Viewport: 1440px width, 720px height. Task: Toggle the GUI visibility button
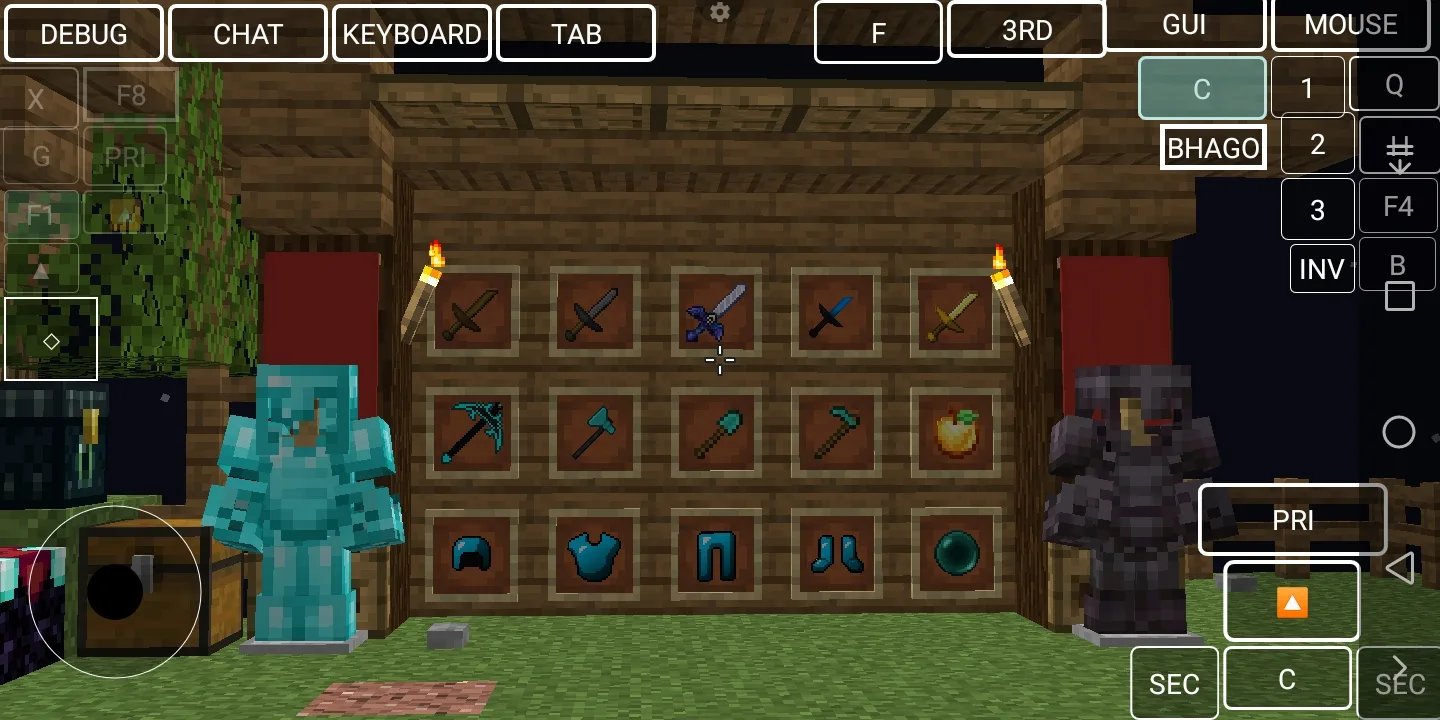point(1186,25)
